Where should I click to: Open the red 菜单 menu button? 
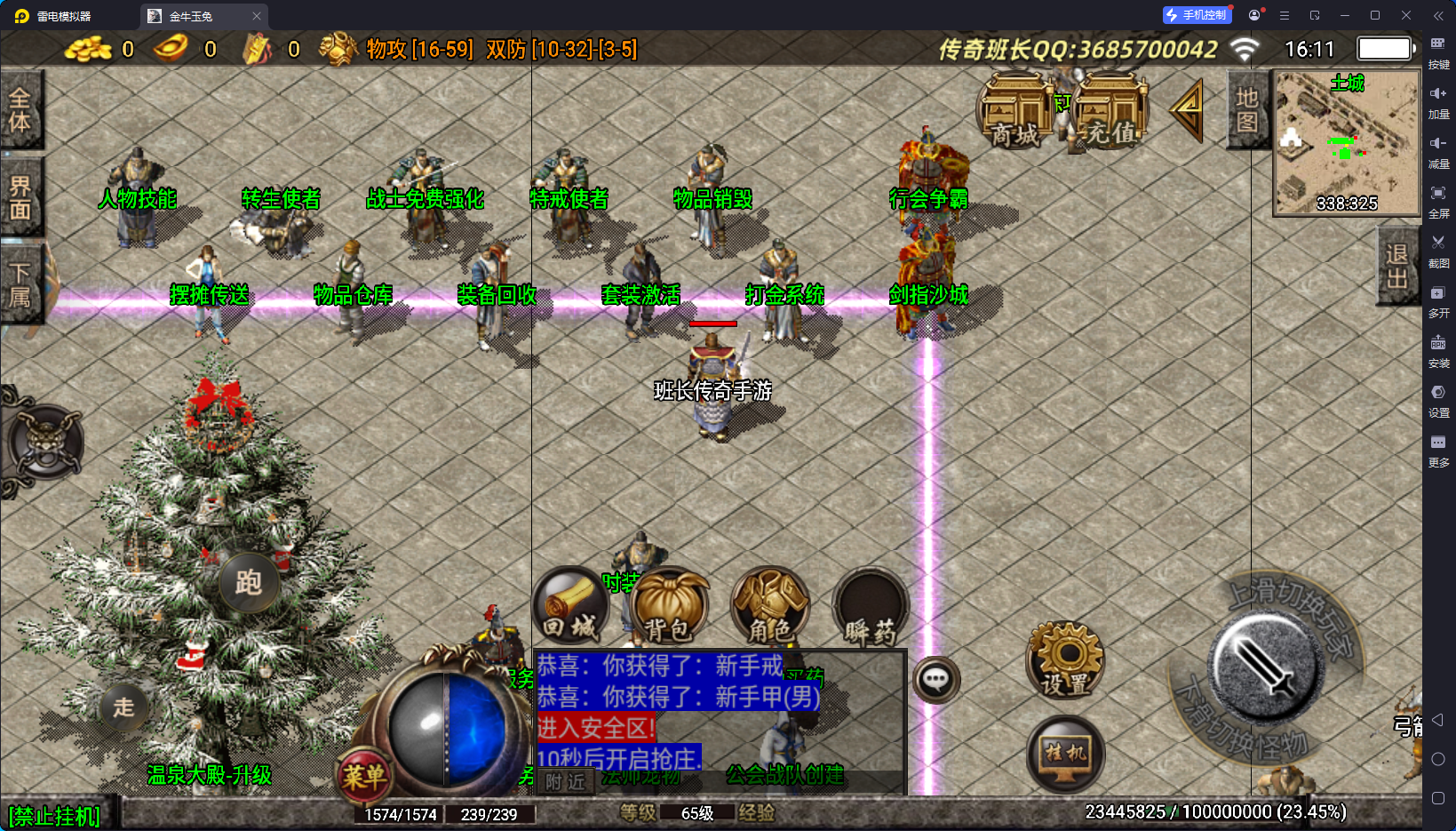tap(364, 776)
